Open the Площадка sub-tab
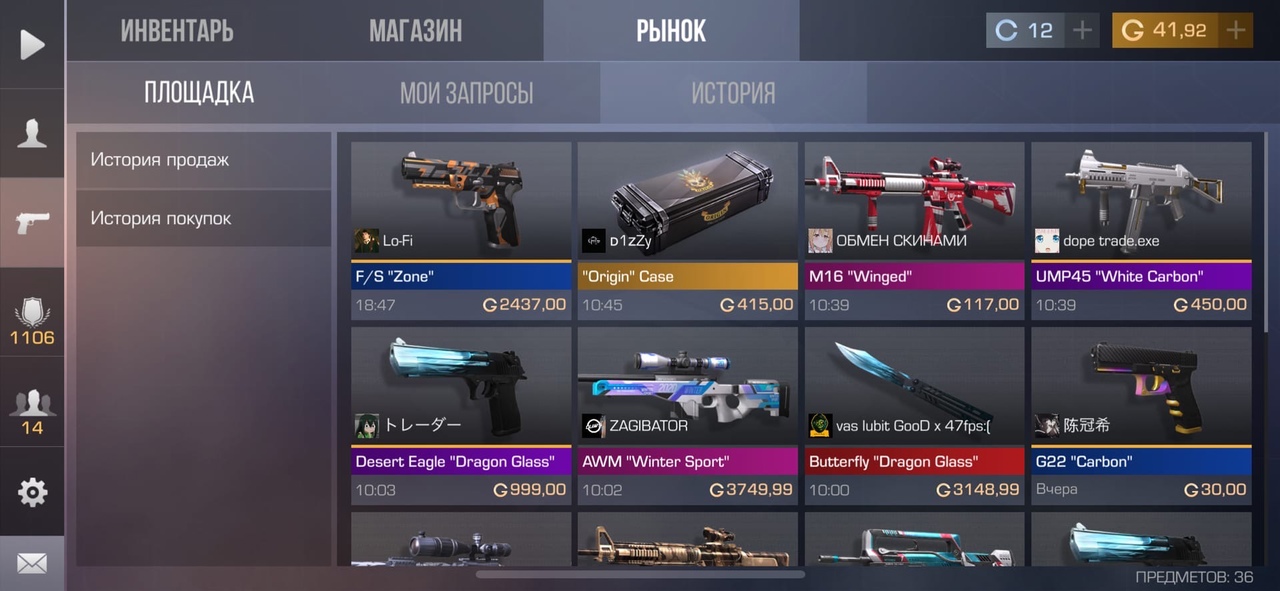The height and width of the screenshot is (591, 1280). tap(199, 93)
